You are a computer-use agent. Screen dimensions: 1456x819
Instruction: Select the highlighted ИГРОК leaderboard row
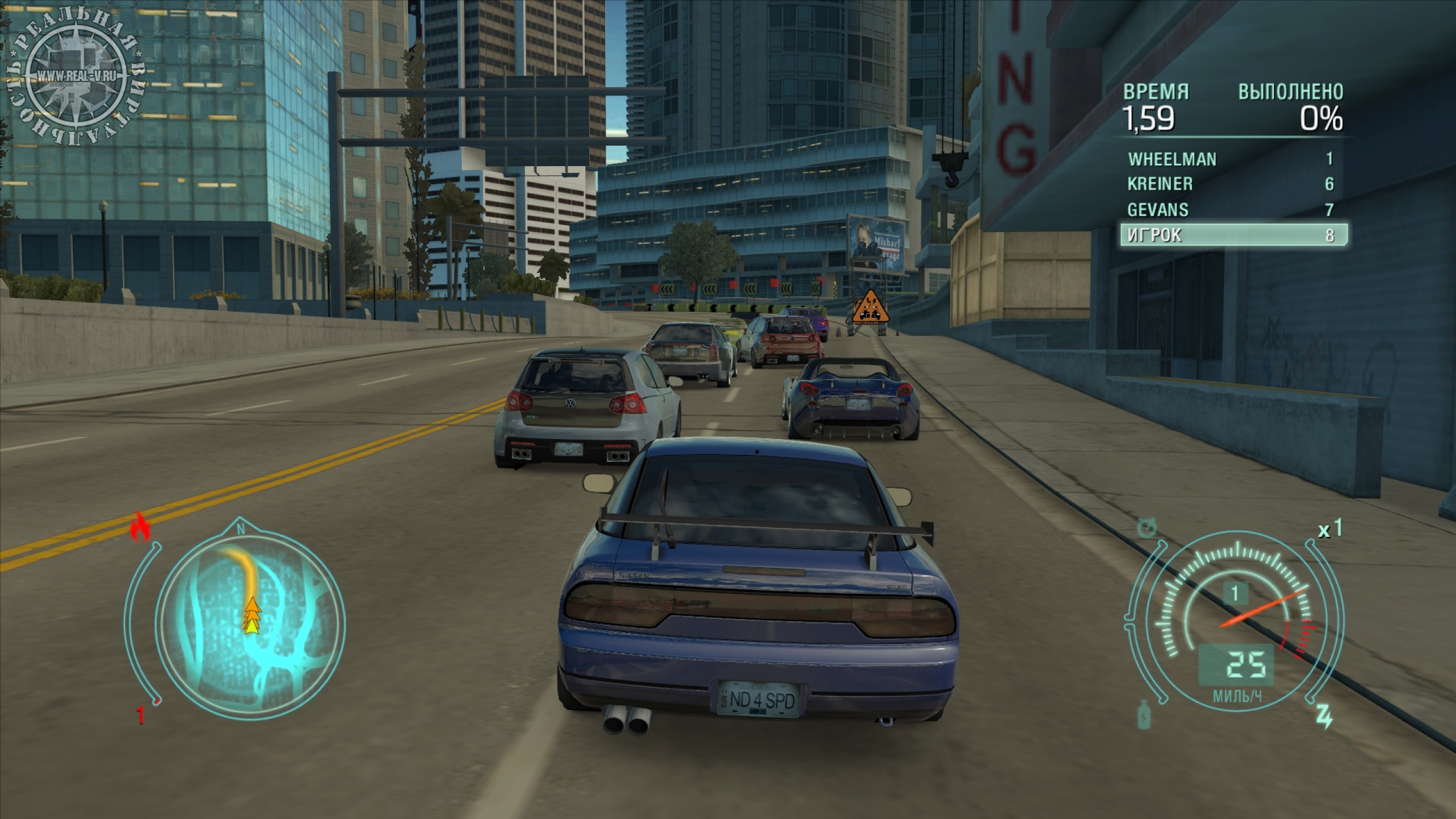coord(1233,235)
